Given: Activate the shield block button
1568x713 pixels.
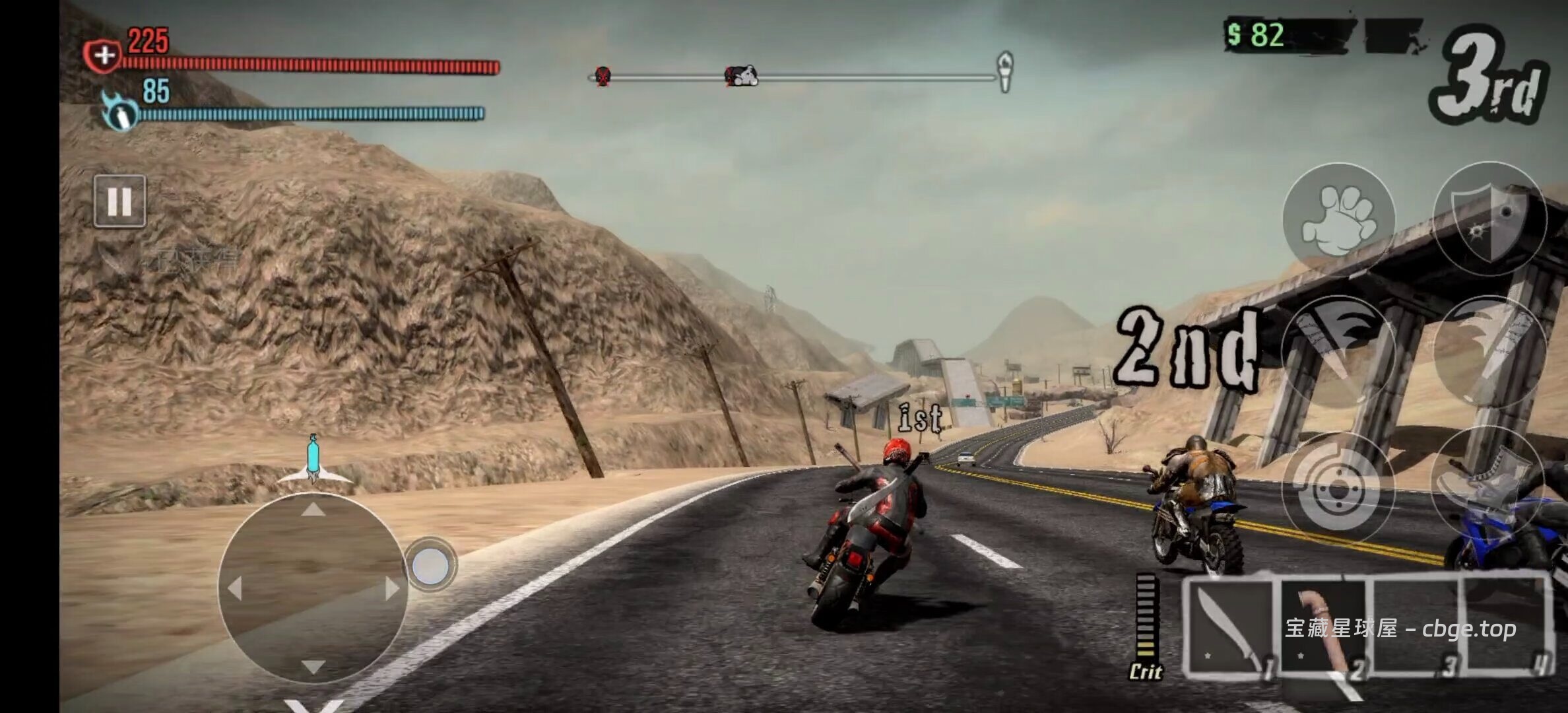Looking at the screenshot, I should pos(1490,220).
